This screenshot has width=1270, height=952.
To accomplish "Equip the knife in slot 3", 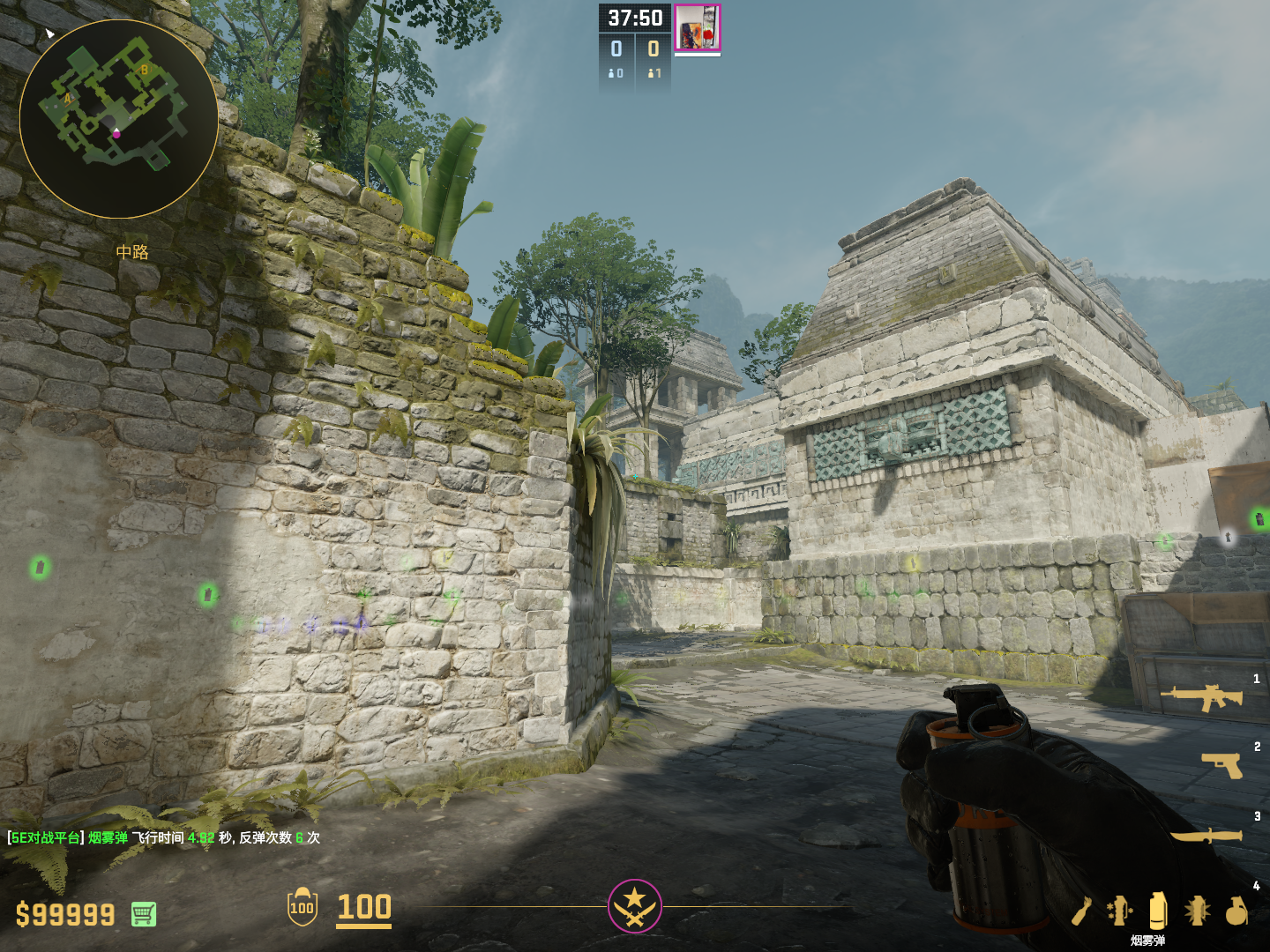I will pyautogui.click(x=1206, y=834).
